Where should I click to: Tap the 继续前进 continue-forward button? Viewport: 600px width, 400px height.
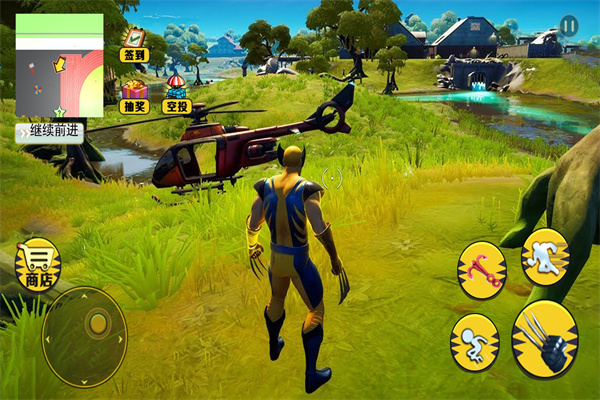pyautogui.click(x=49, y=132)
